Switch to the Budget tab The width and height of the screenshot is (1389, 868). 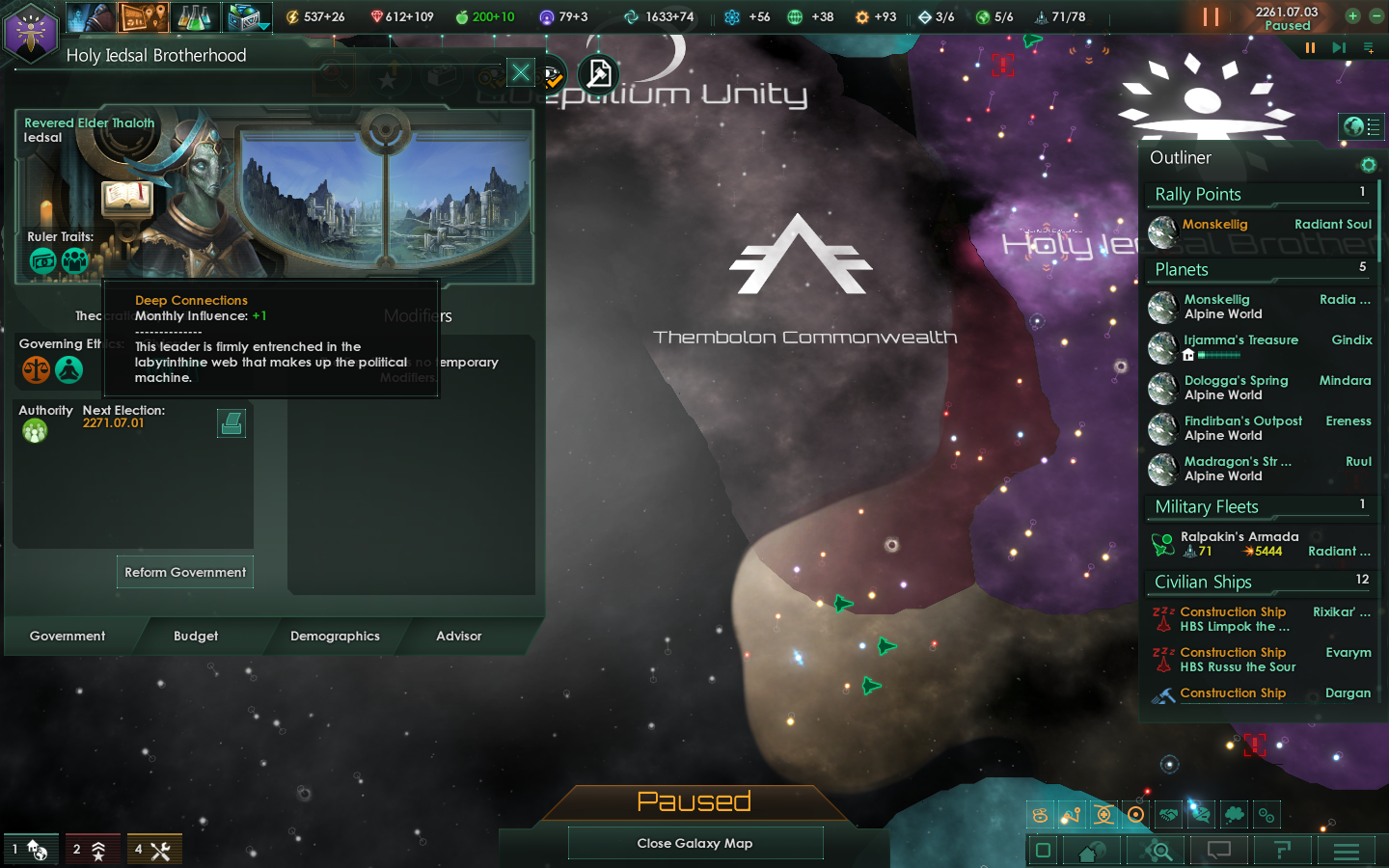tap(196, 637)
